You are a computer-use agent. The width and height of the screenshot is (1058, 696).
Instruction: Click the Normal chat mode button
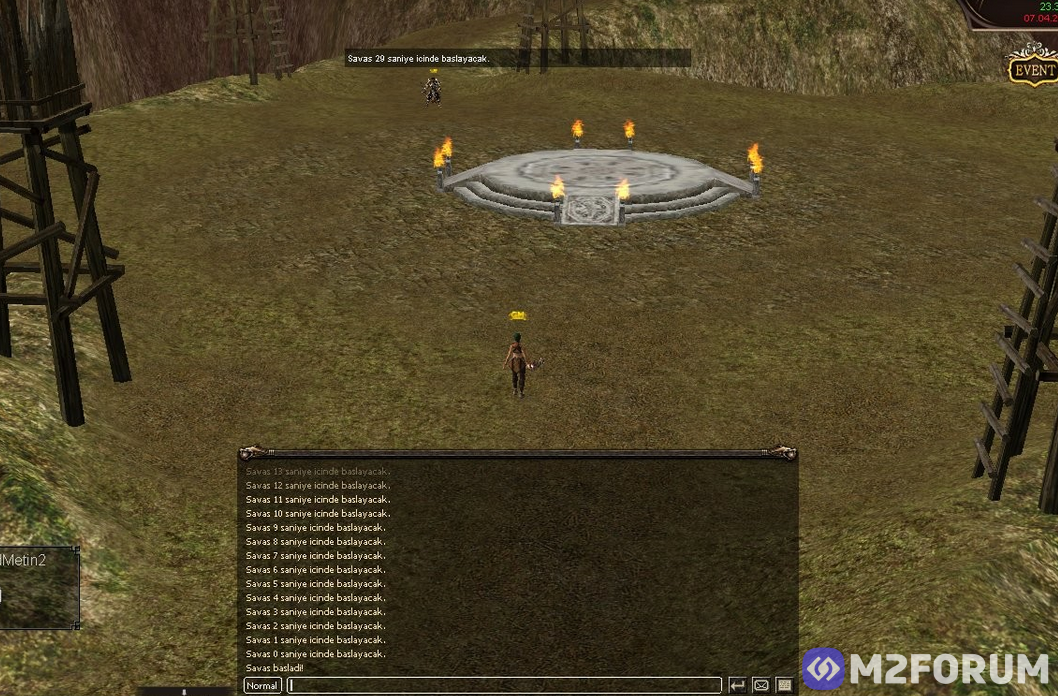(x=262, y=686)
